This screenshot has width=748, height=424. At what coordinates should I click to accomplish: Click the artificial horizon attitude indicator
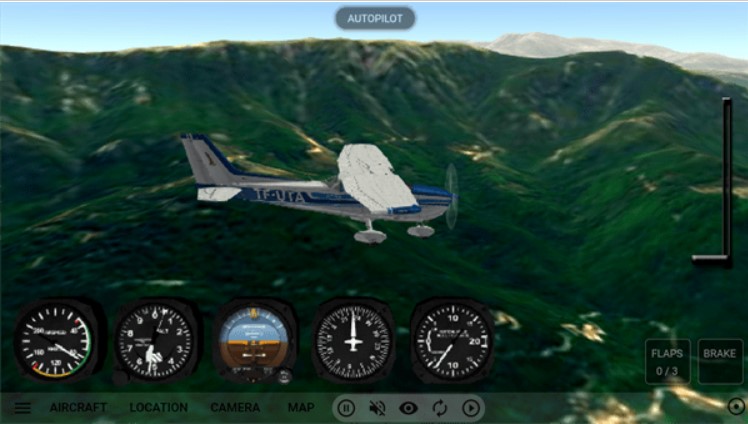[x=254, y=342]
